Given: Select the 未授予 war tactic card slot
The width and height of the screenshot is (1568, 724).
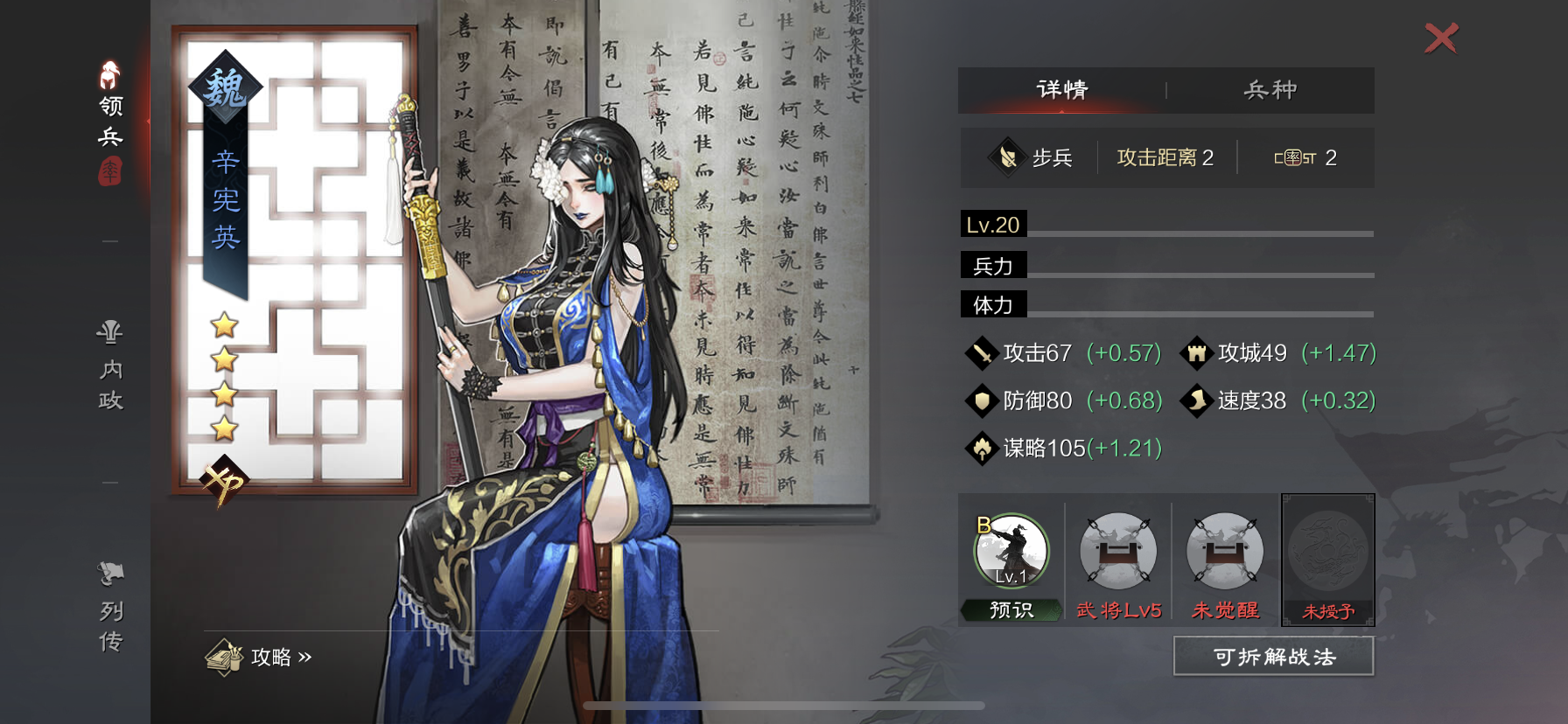Looking at the screenshot, I should pyautogui.click(x=1328, y=560).
